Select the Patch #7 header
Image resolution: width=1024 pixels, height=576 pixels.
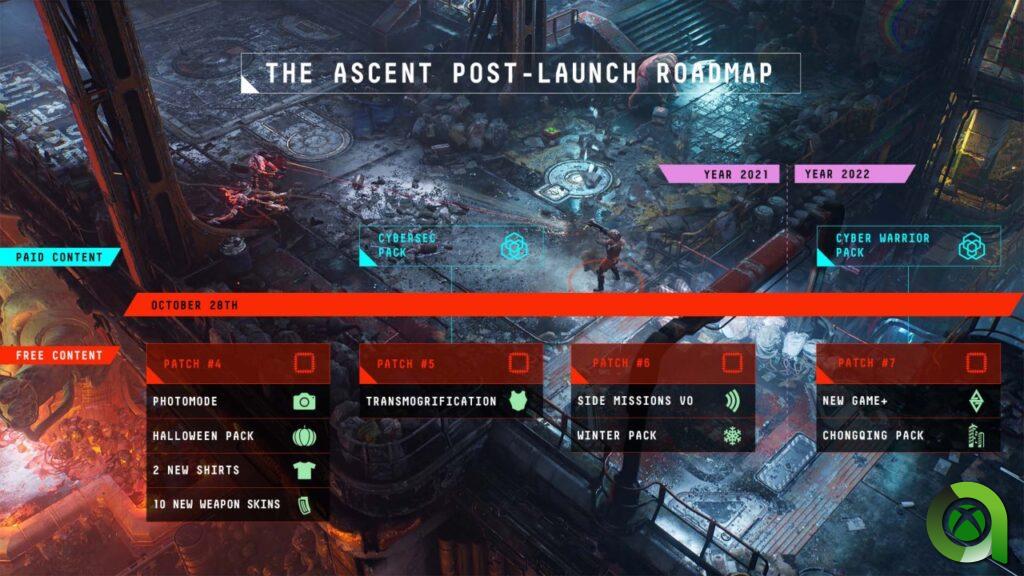click(x=908, y=363)
